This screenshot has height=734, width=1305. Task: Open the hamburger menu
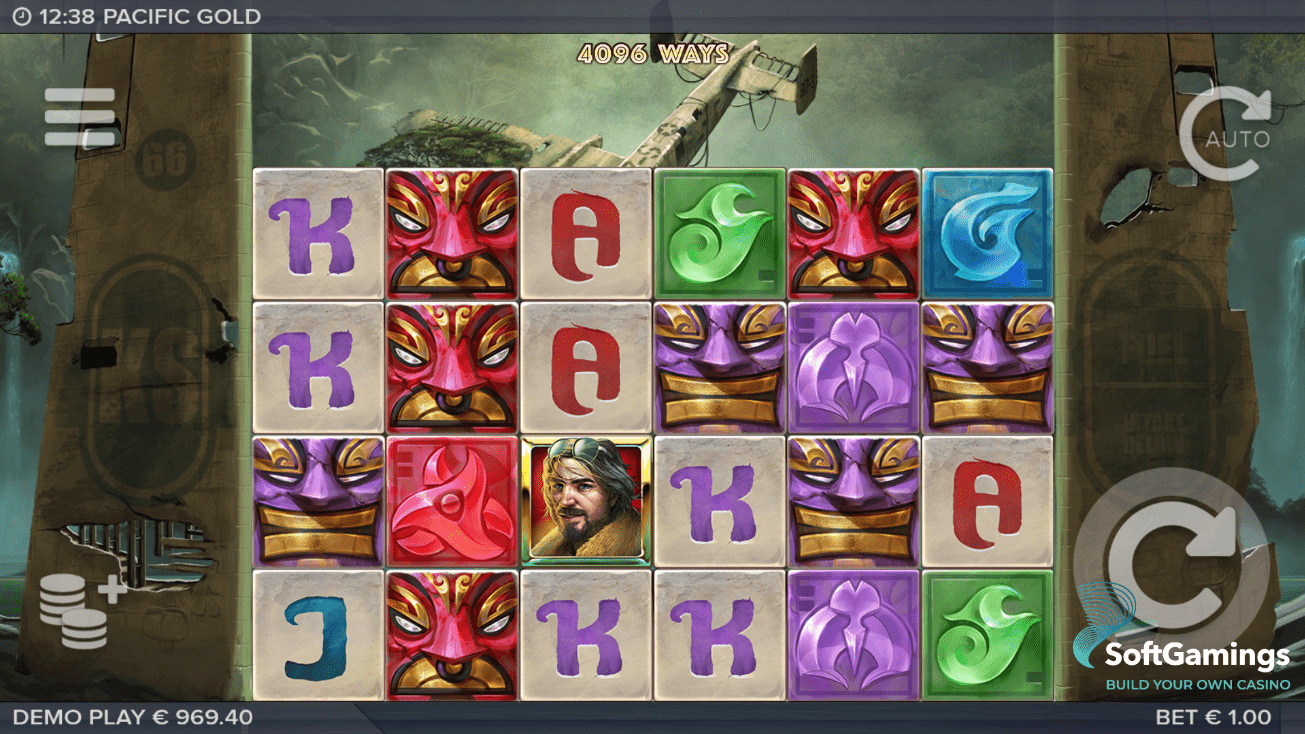80,117
